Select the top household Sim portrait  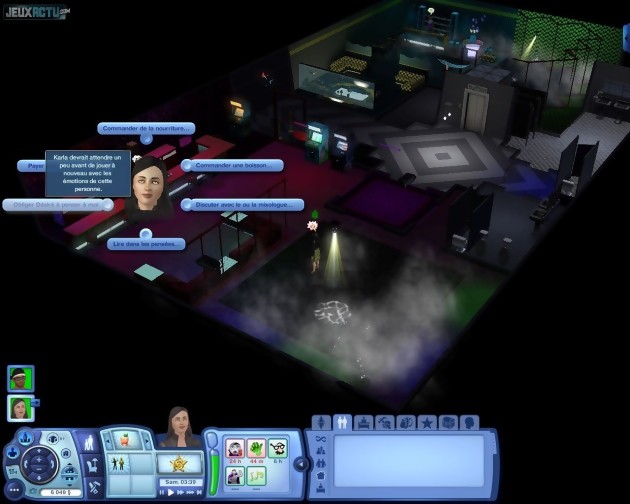click(20, 377)
